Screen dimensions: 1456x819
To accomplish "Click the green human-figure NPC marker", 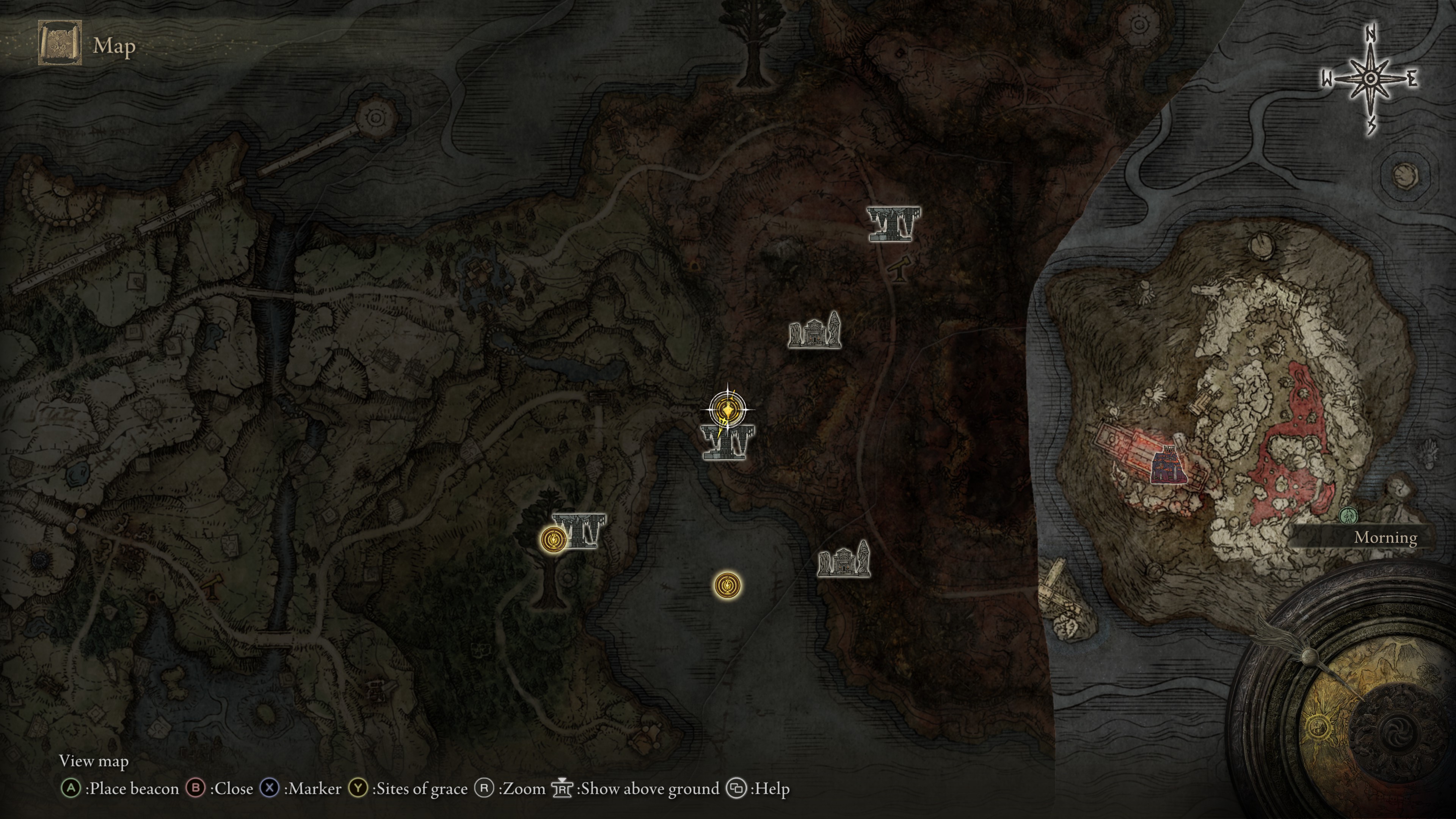I will (x=1348, y=516).
